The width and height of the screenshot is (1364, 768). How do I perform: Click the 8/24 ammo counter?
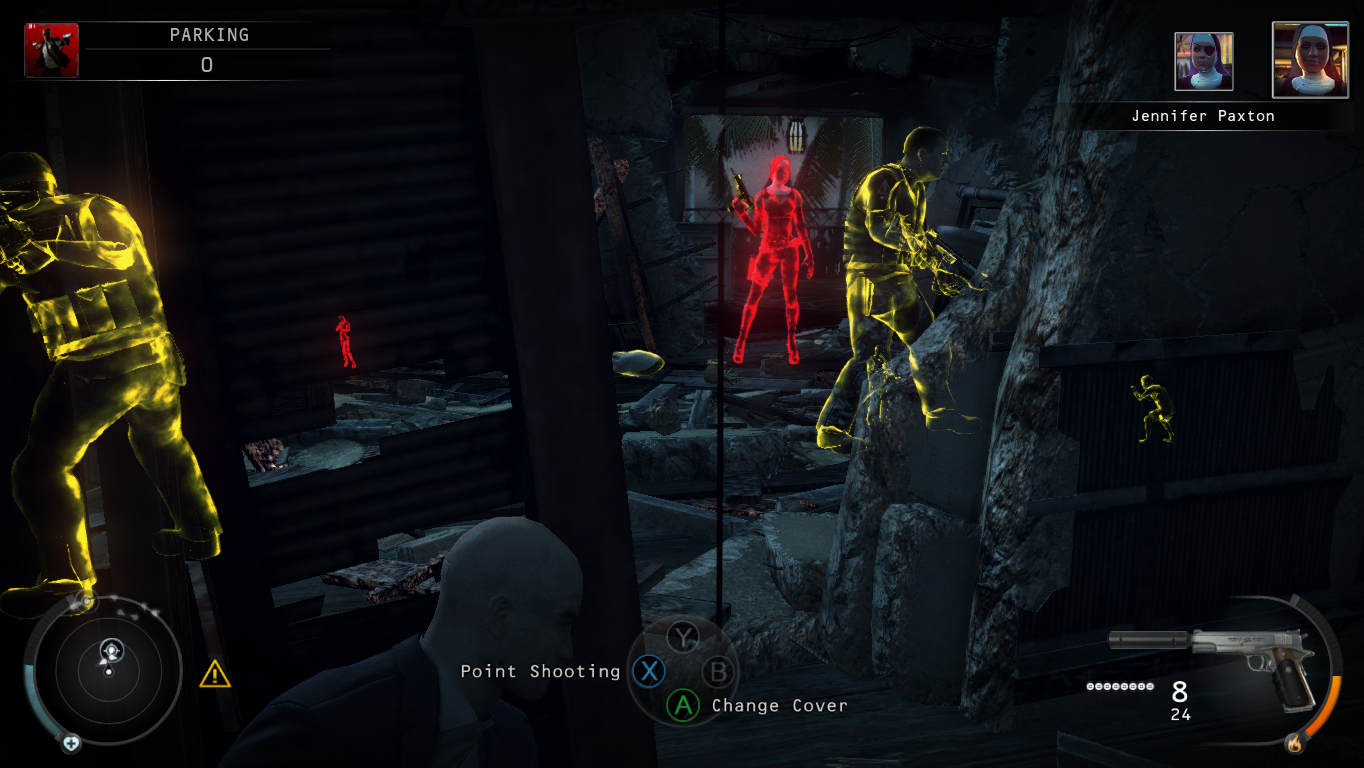pyautogui.click(x=1180, y=700)
